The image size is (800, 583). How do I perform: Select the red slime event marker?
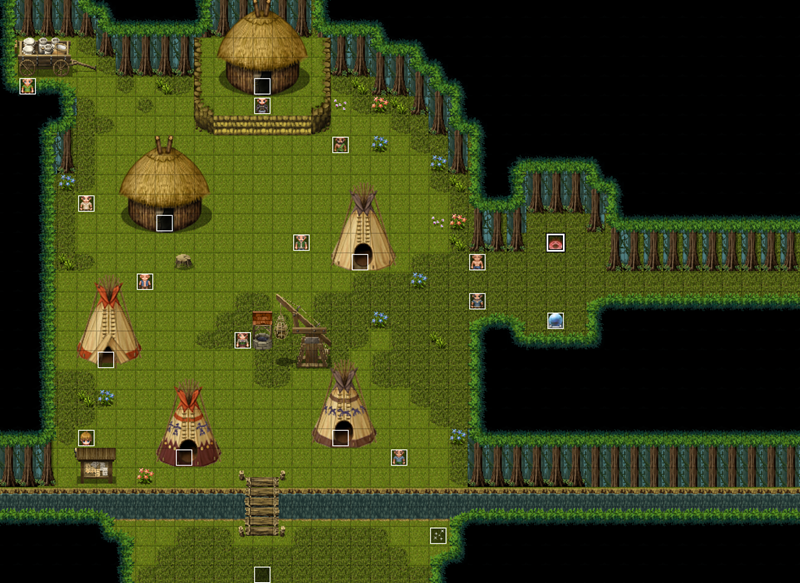pyautogui.click(x=555, y=242)
